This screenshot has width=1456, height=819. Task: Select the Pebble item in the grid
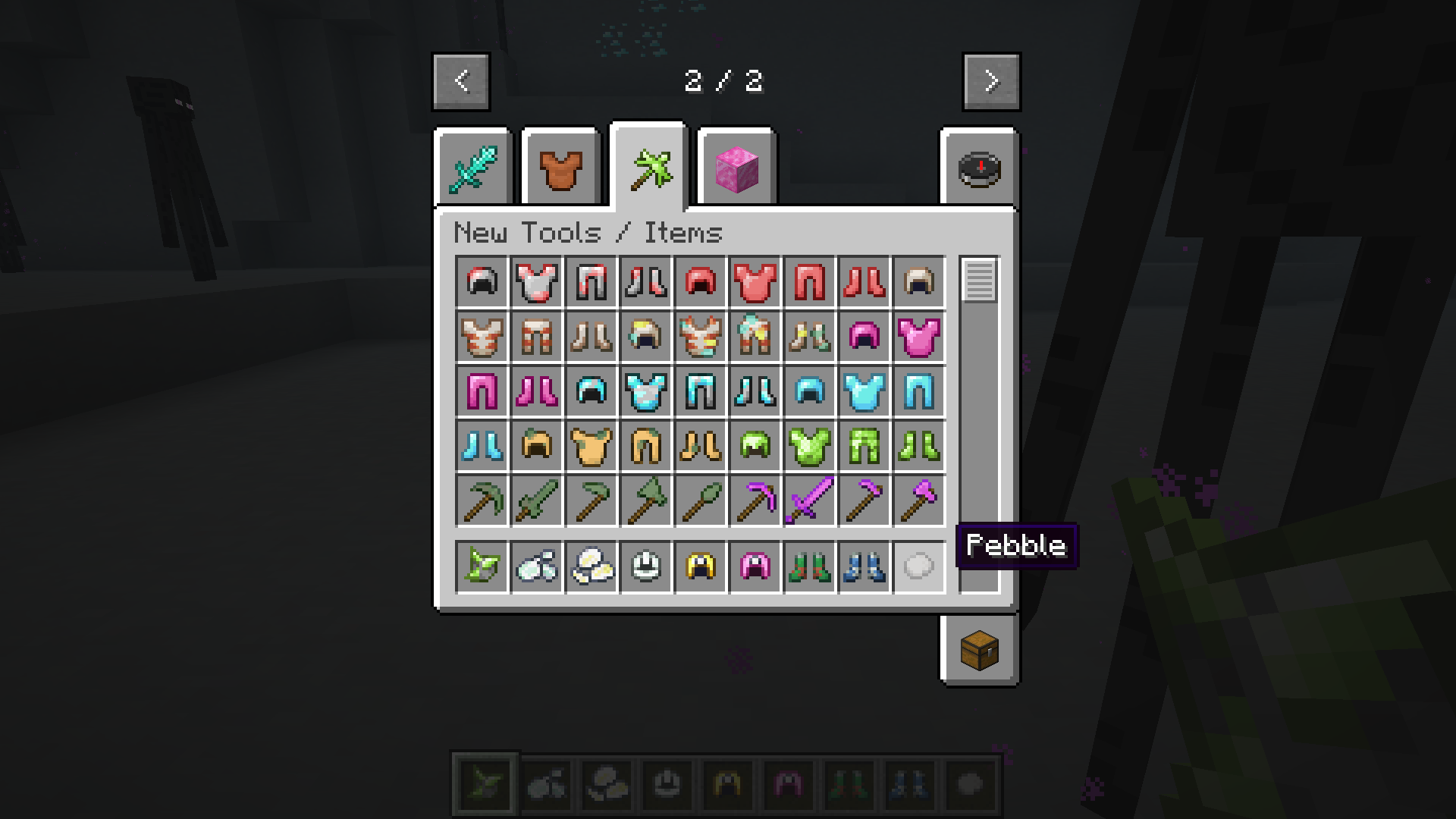920,566
